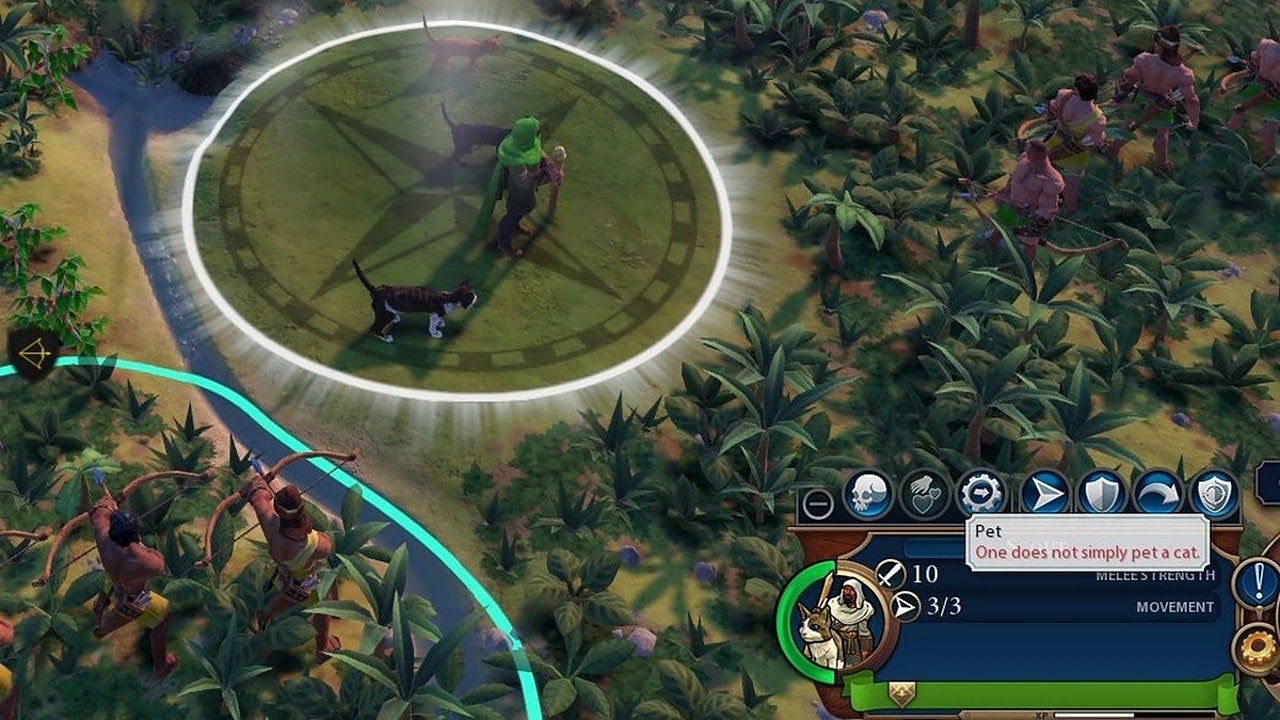Click the Pet hand-and-hearts action icon
Viewport: 1280px width, 720px height.
(925, 495)
